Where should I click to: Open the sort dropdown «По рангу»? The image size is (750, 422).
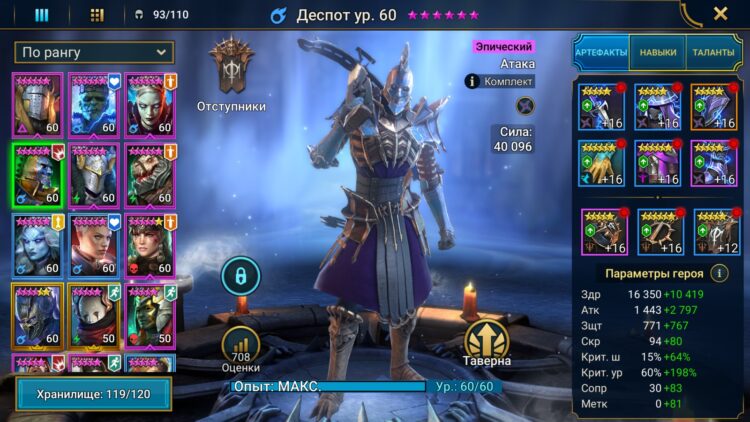click(x=94, y=52)
